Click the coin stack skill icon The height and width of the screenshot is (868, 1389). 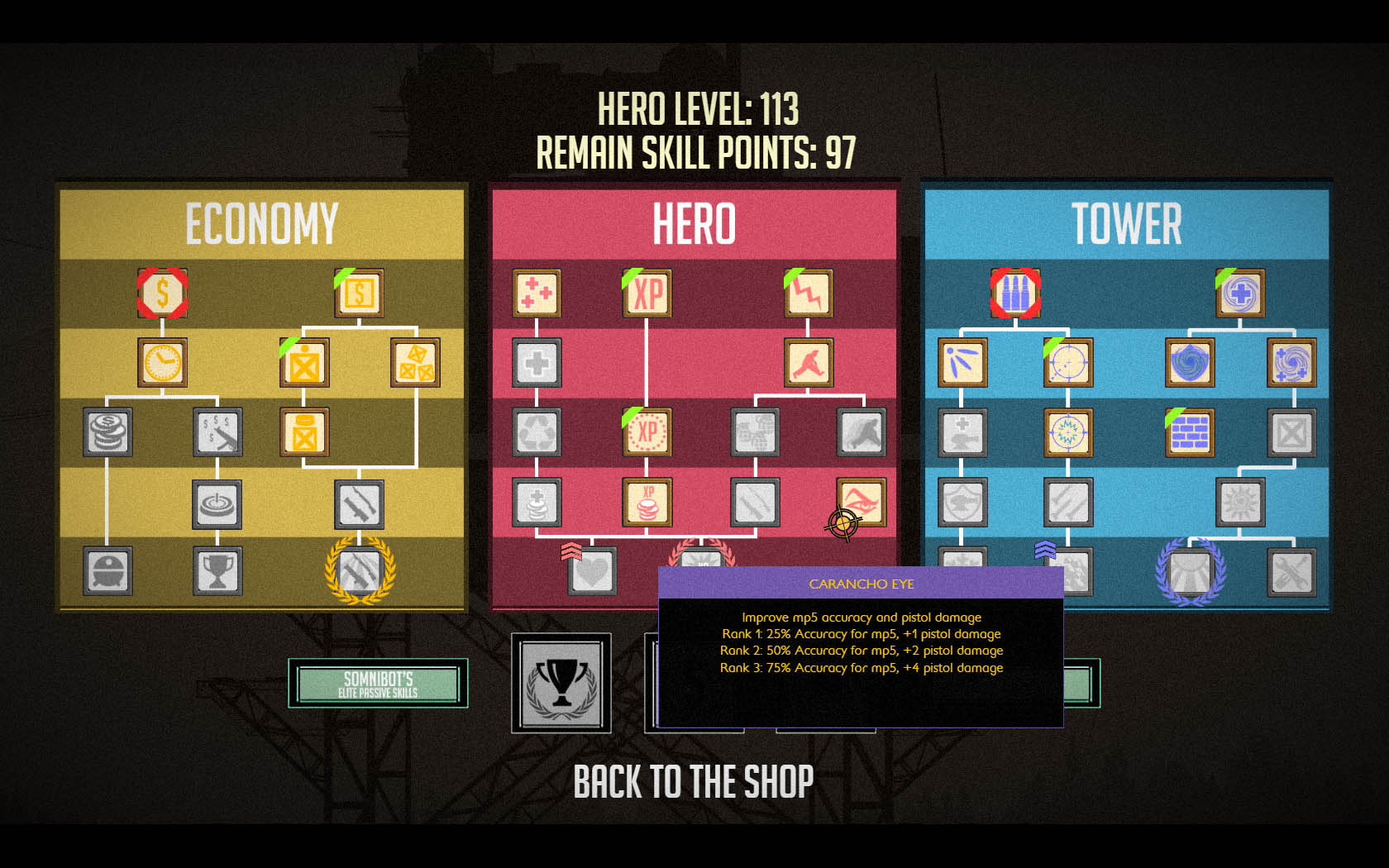coord(106,432)
